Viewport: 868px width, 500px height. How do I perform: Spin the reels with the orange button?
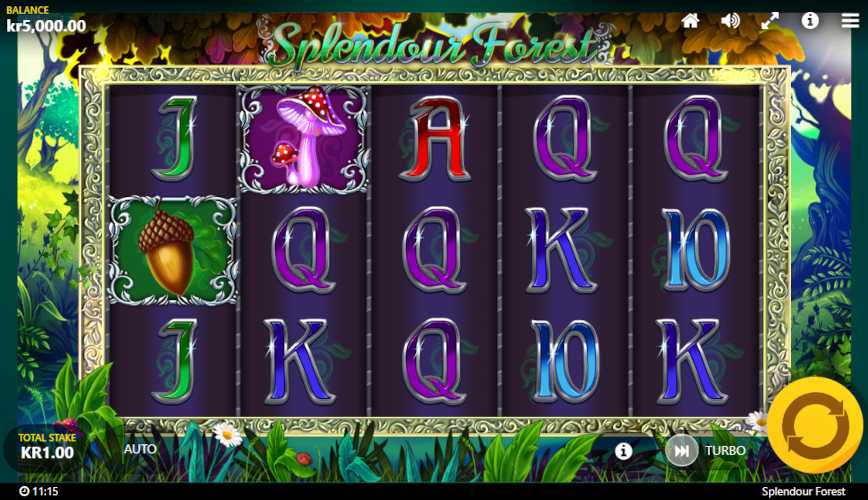(814, 425)
